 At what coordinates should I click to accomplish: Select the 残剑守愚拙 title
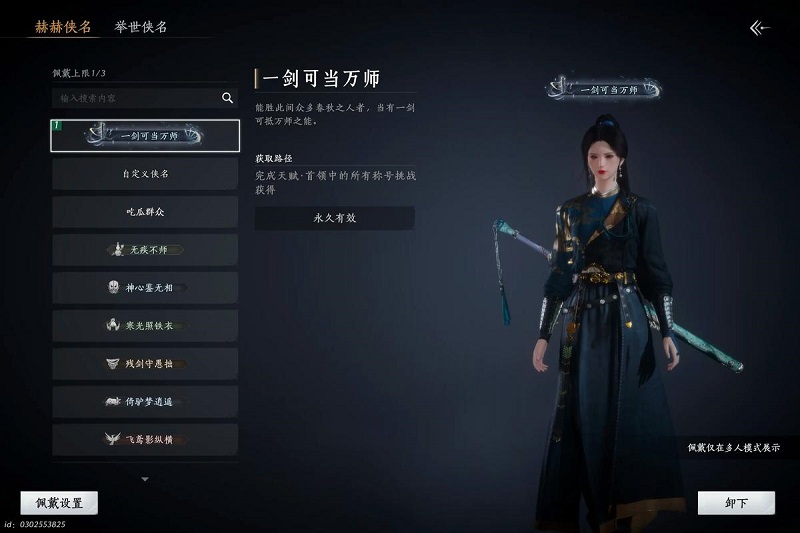coord(145,364)
